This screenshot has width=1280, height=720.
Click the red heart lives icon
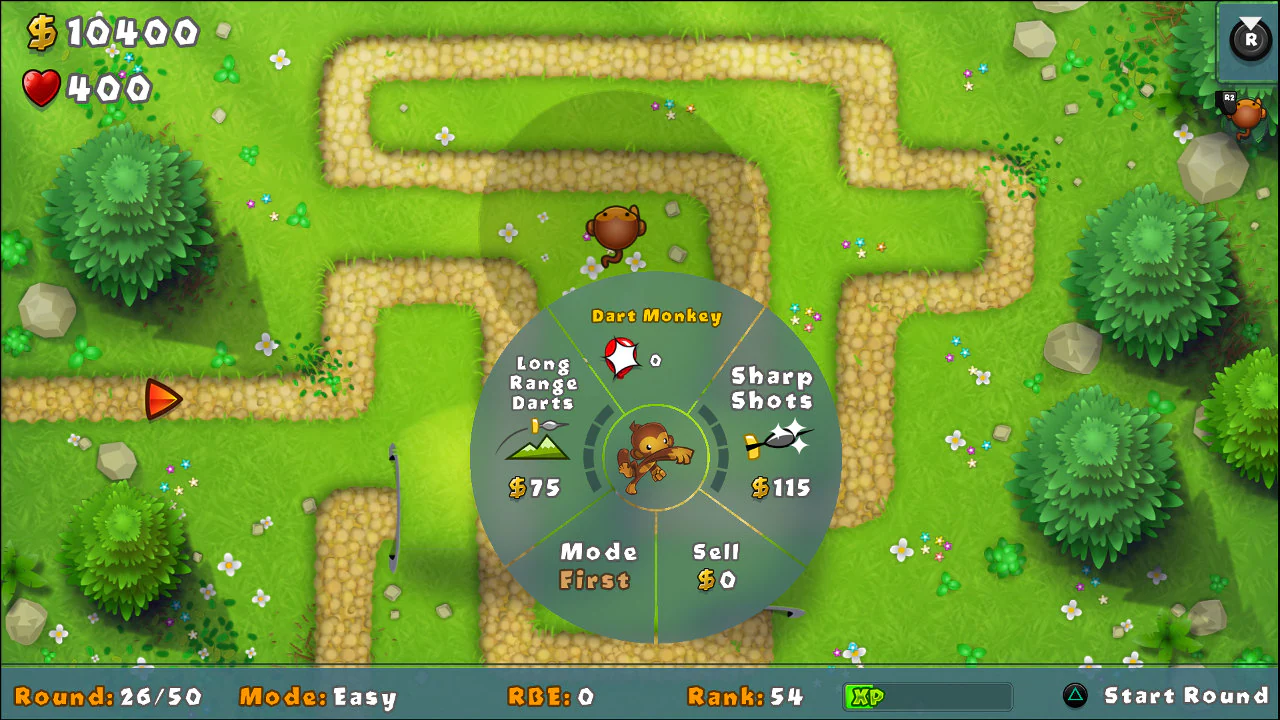point(42,90)
